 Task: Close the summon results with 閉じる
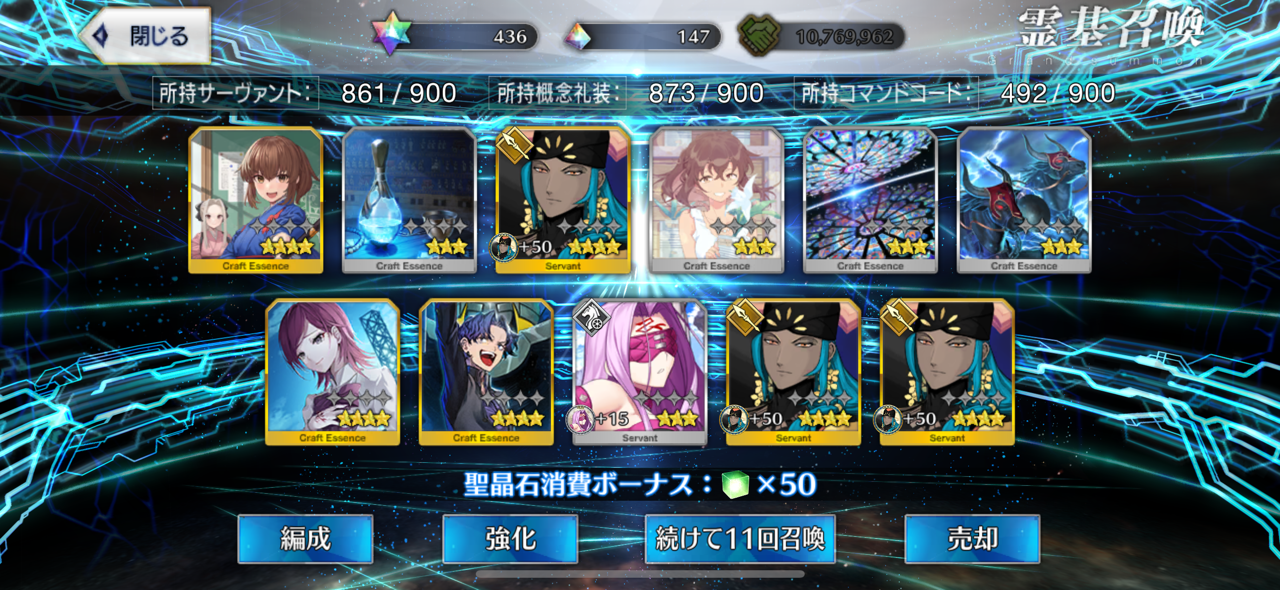[146, 36]
